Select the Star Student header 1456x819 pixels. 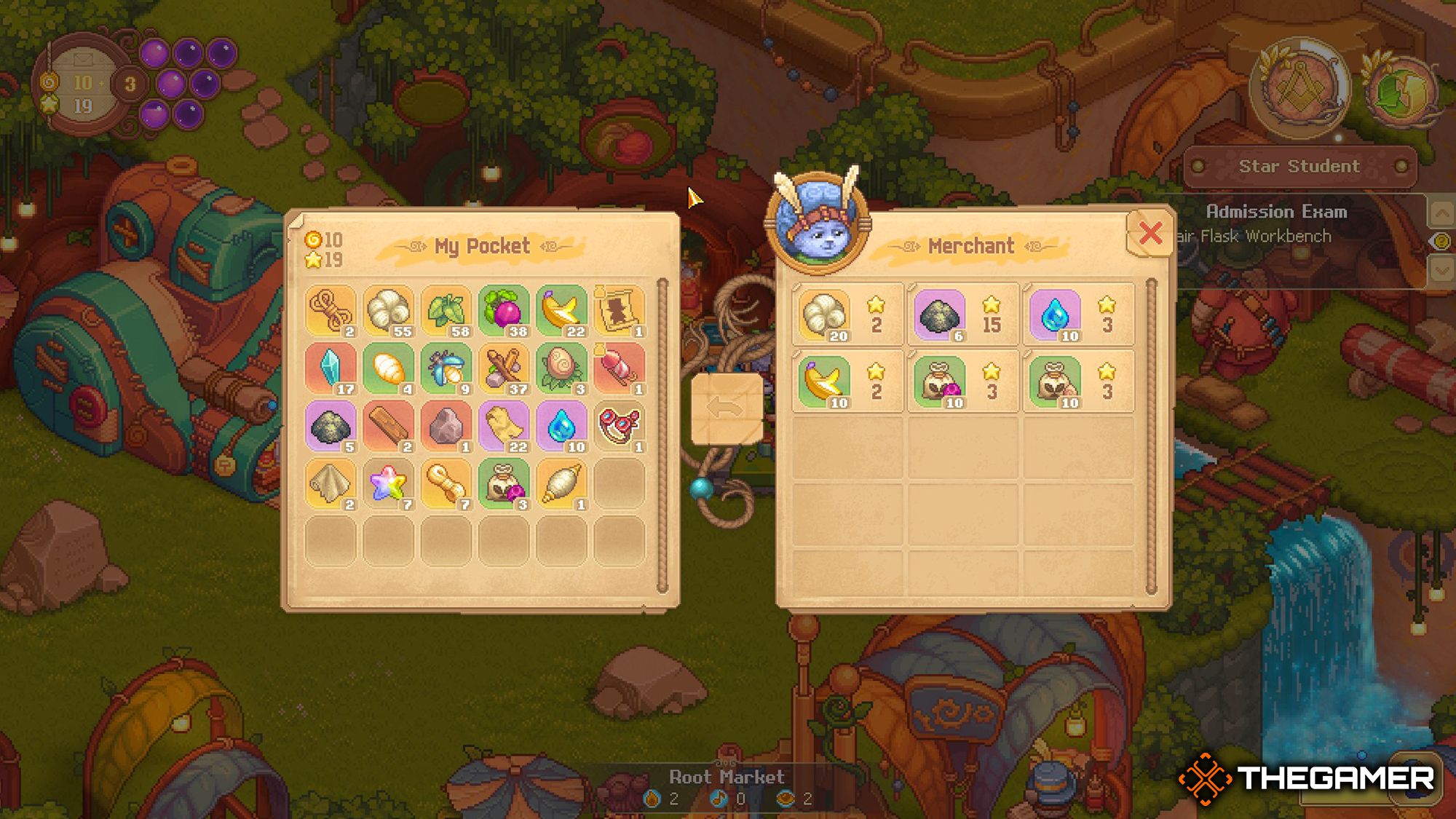(1299, 166)
